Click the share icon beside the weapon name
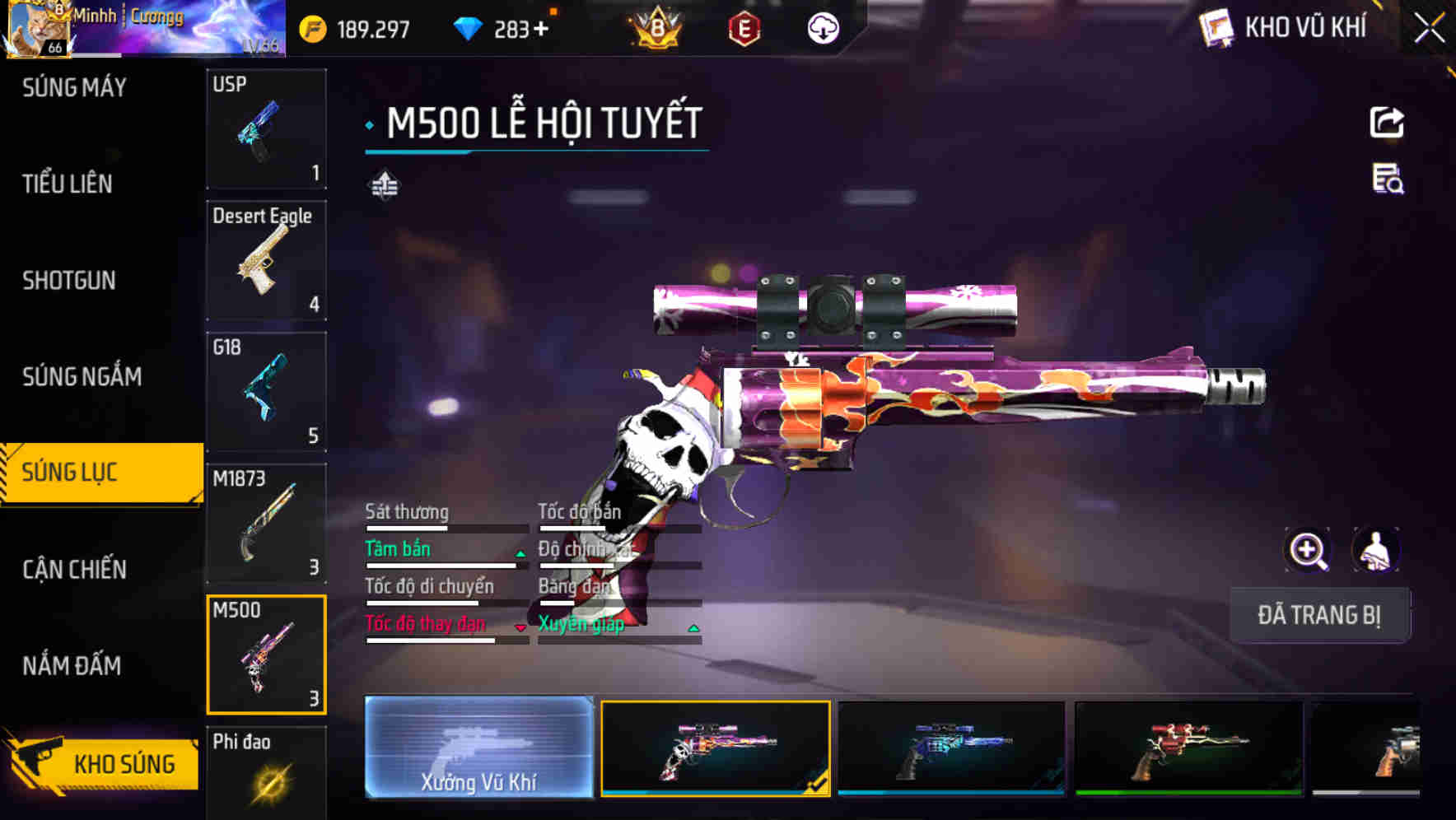Image resolution: width=1456 pixels, height=820 pixels. [x=1387, y=122]
